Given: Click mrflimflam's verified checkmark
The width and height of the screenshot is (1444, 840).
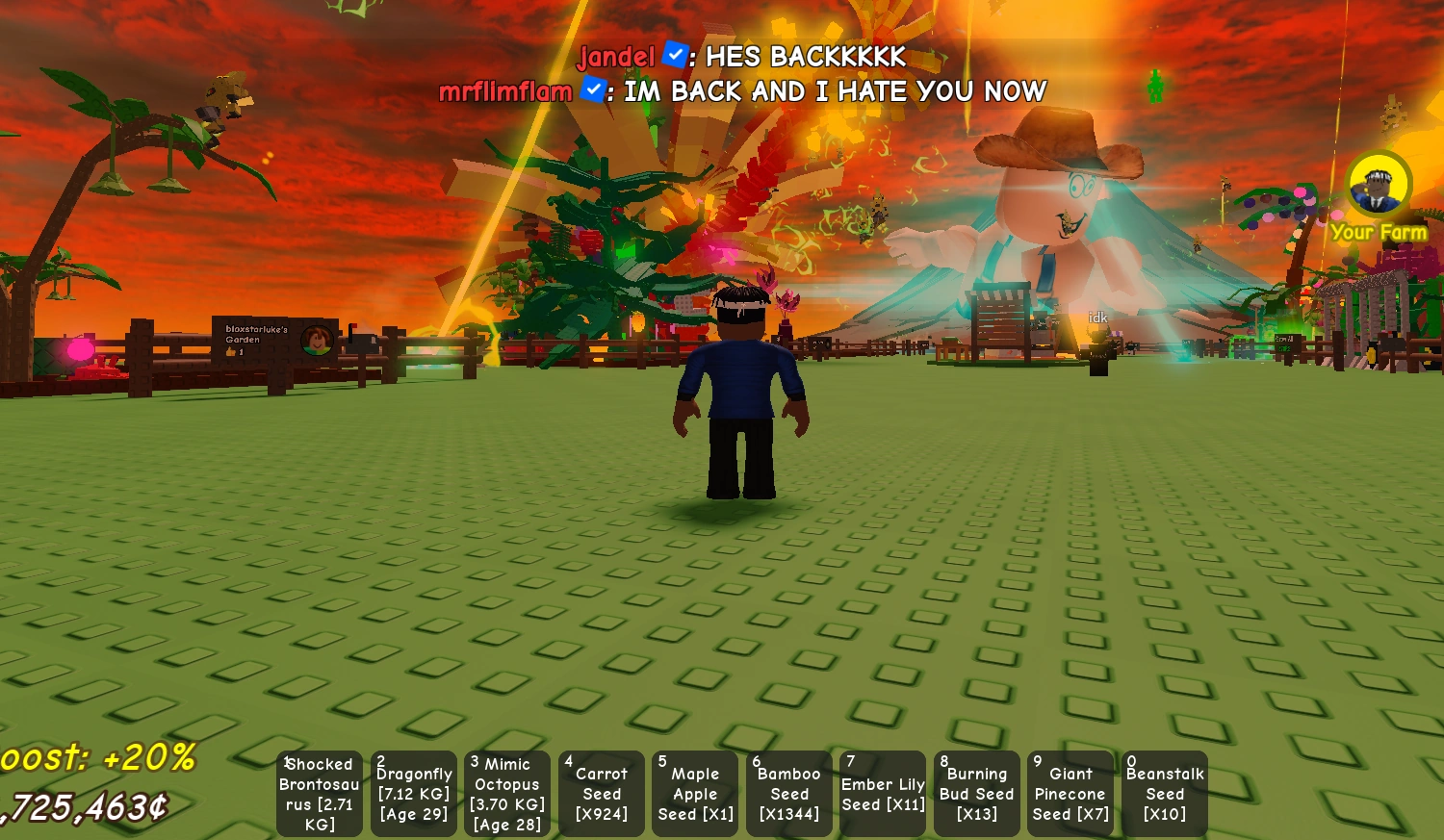Looking at the screenshot, I should point(593,91).
